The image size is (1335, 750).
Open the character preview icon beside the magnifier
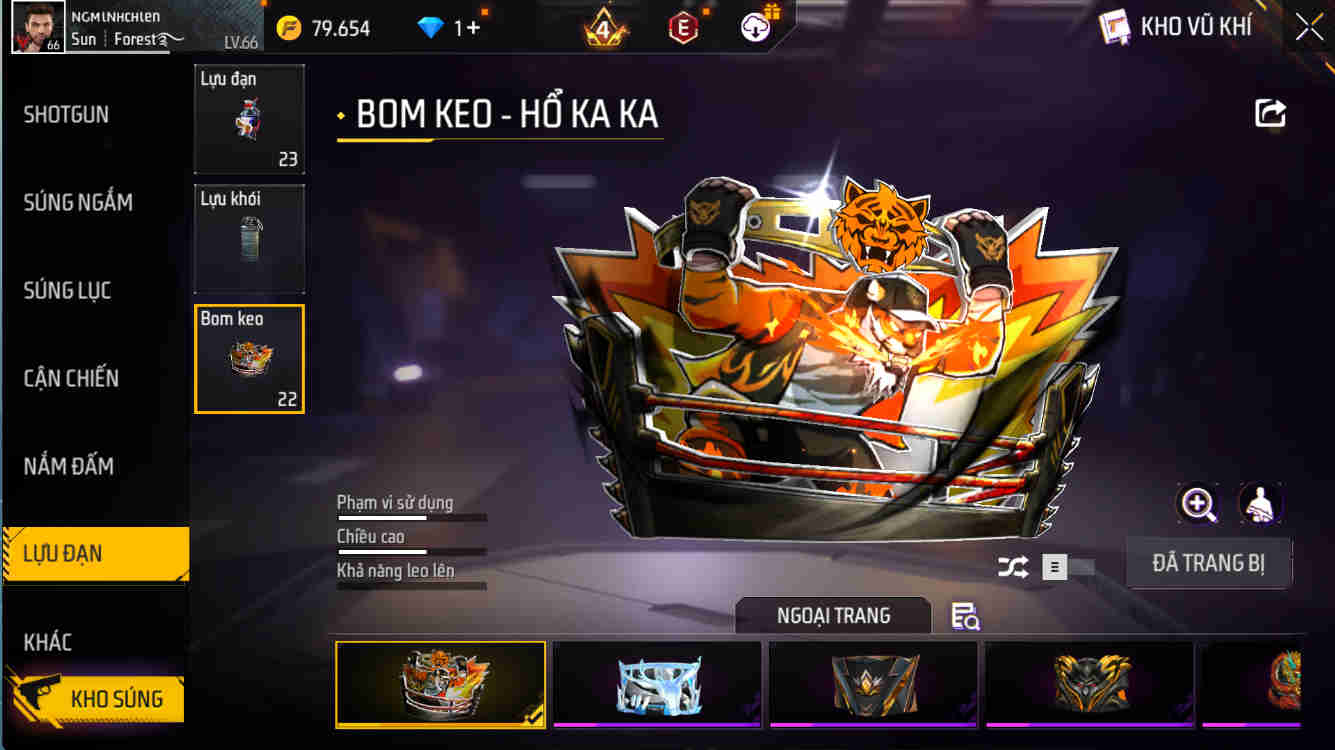coord(1261,504)
